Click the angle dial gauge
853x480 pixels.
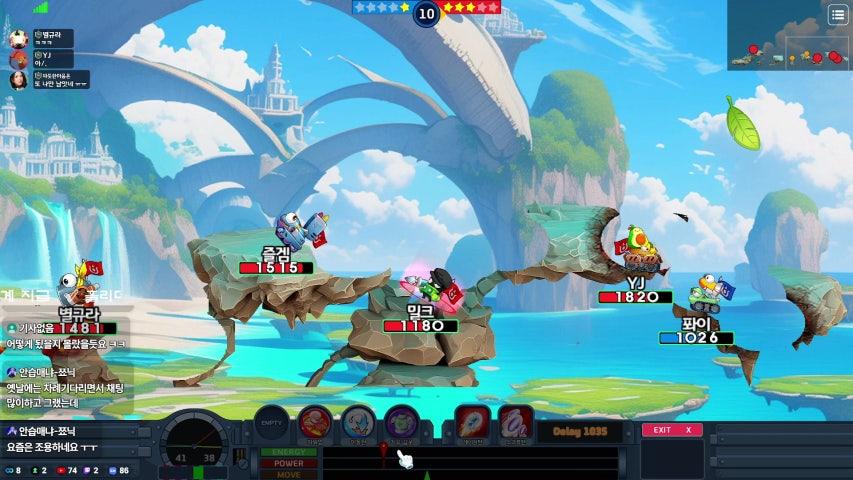[x=197, y=445]
